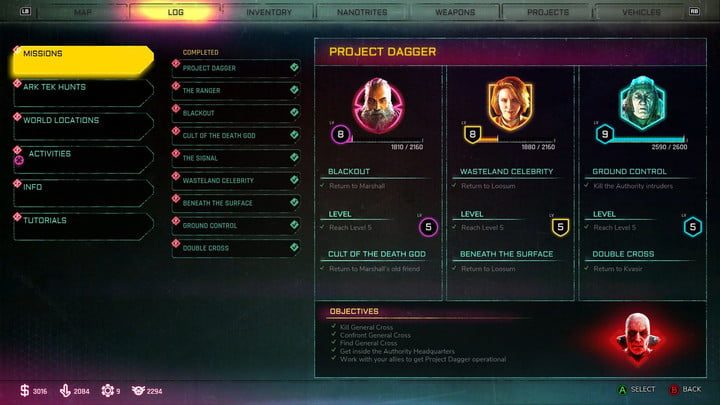Choose the Wasteland Celebrity mission in the list
Viewport: 720px width, 405px height.
coord(236,180)
